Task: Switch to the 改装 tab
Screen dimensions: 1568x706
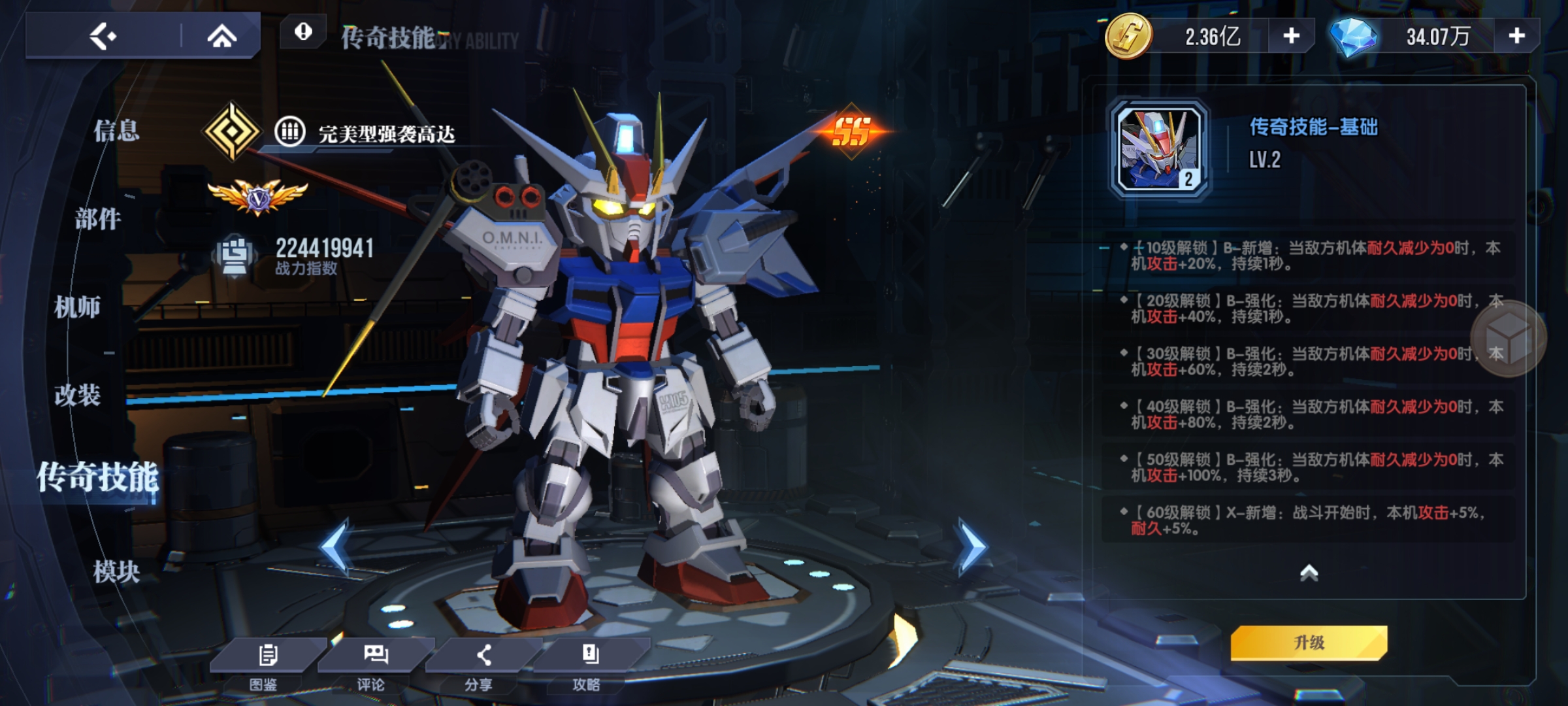Action: pyautogui.click(x=78, y=395)
